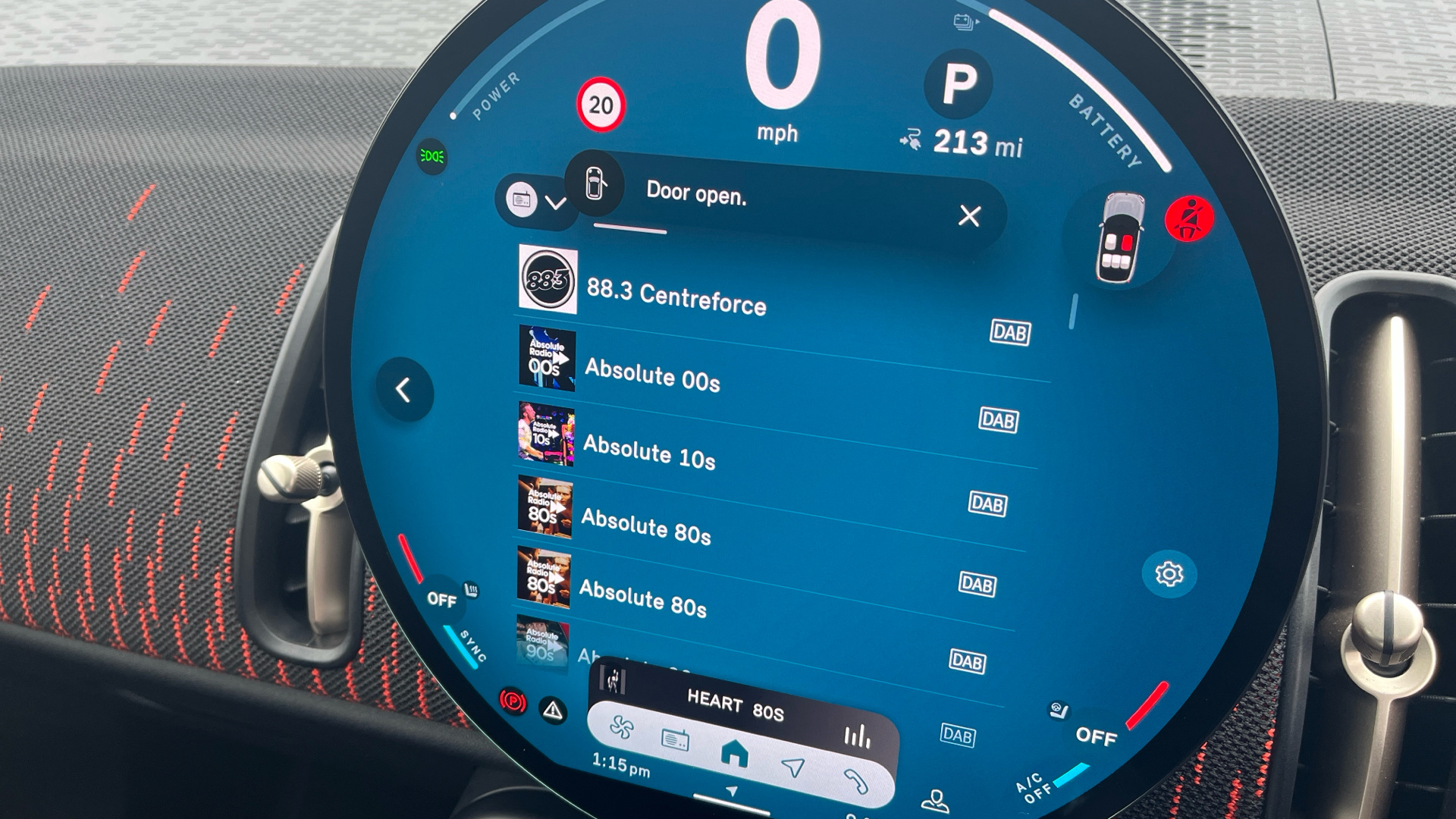Select the 88.3 Centreforce station
The image size is (1456, 819).
point(676,298)
